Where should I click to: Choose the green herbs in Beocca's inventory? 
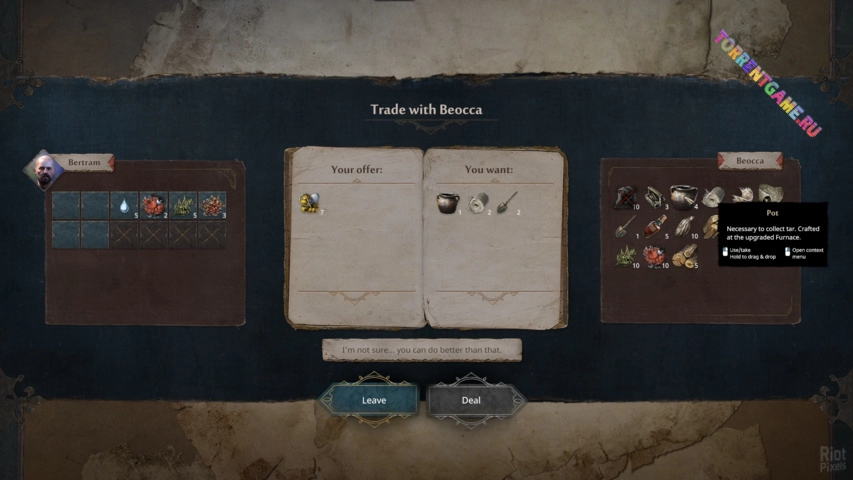(626, 257)
